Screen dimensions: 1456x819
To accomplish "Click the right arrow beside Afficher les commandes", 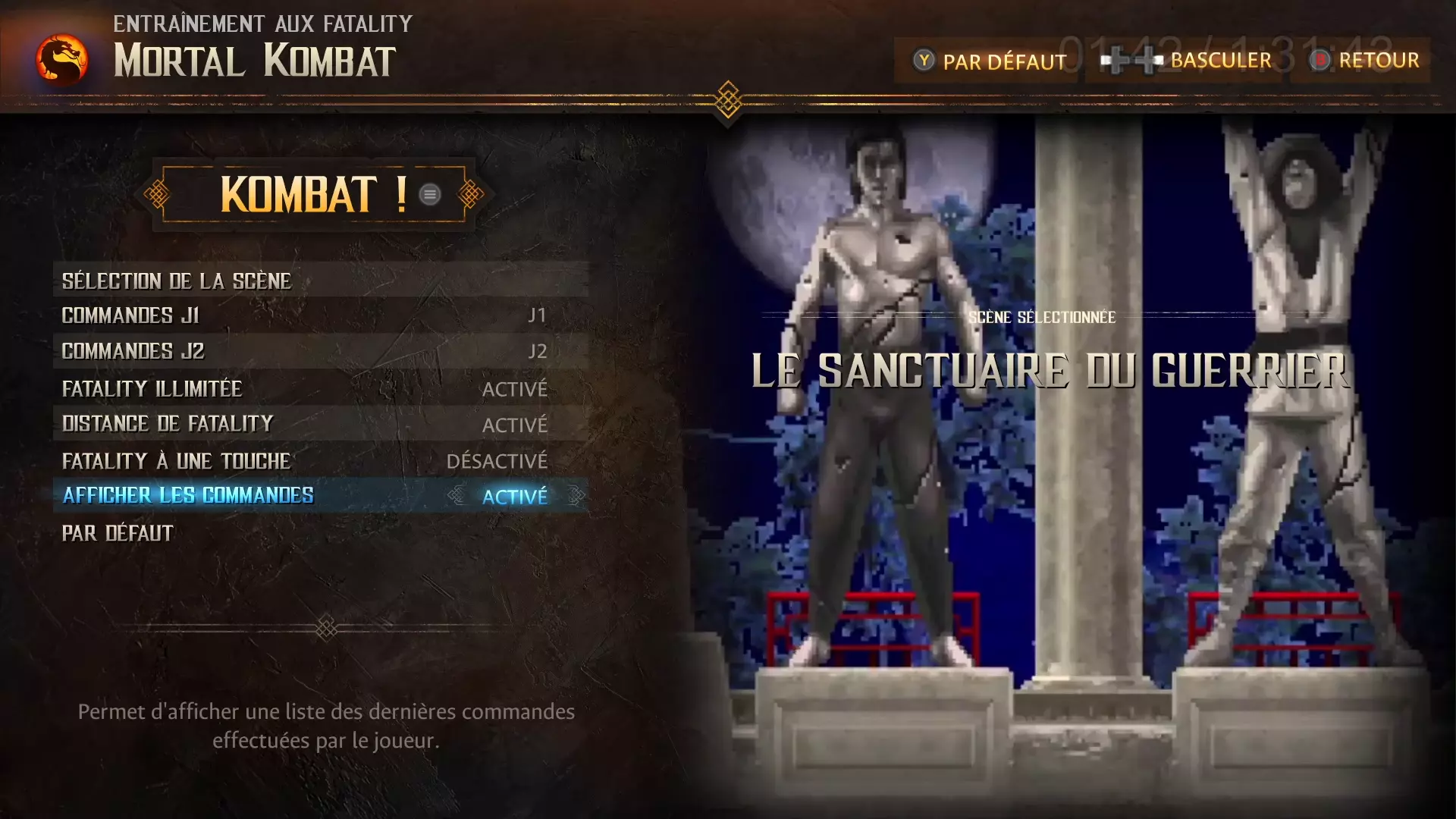I will point(576,496).
